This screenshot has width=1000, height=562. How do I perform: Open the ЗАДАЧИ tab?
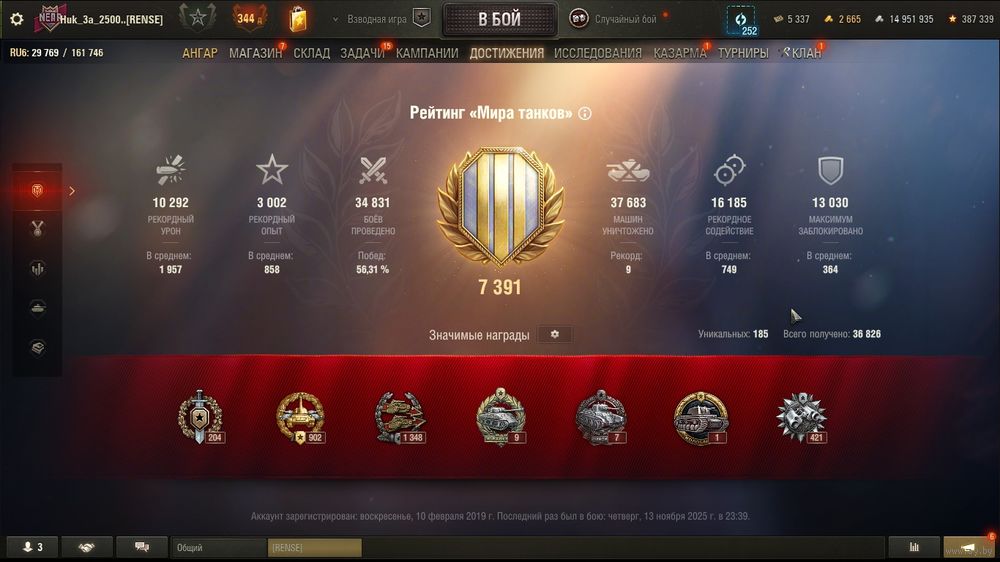(x=362, y=53)
